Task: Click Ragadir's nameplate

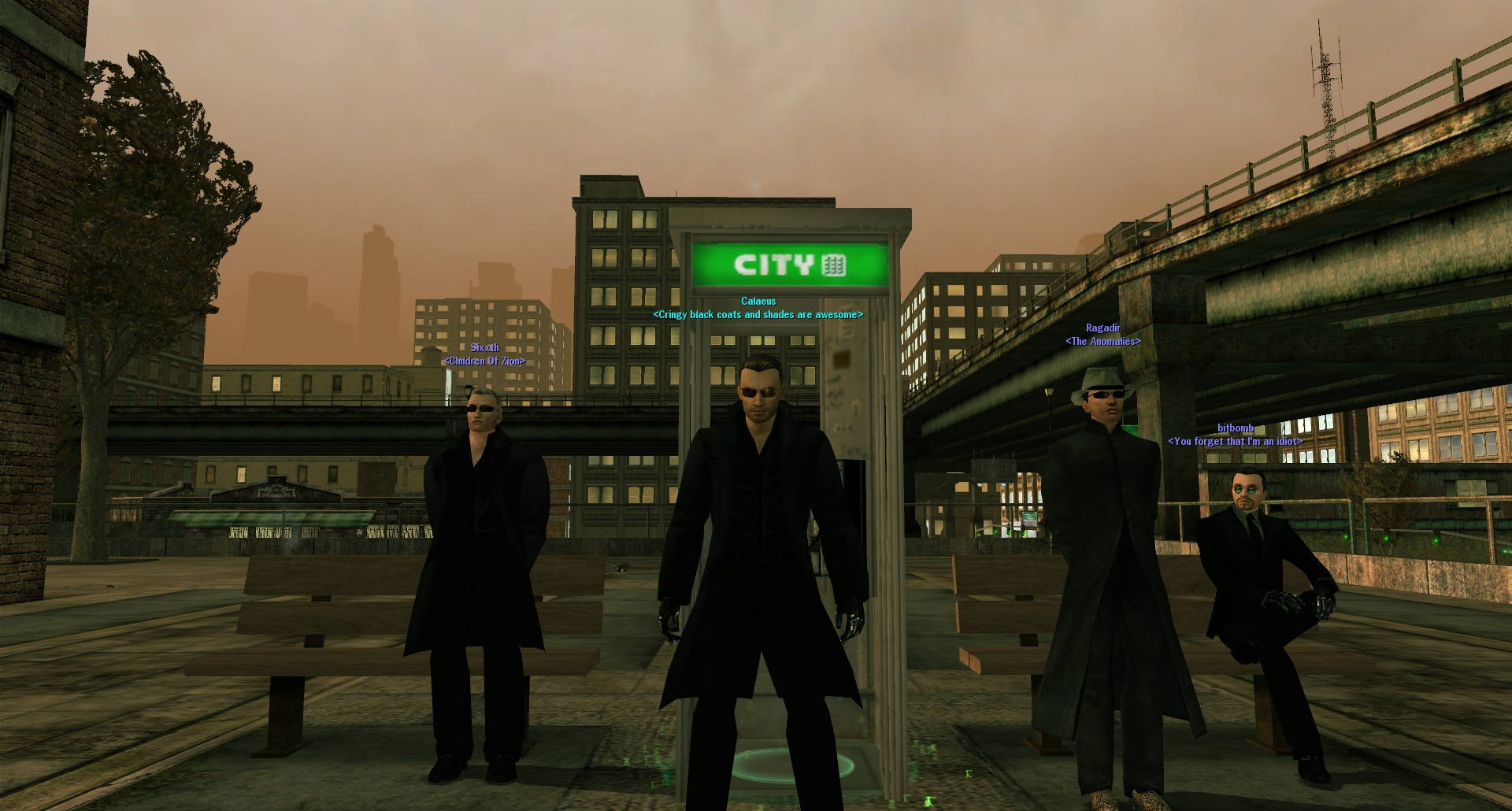Action: tap(1102, 328)
